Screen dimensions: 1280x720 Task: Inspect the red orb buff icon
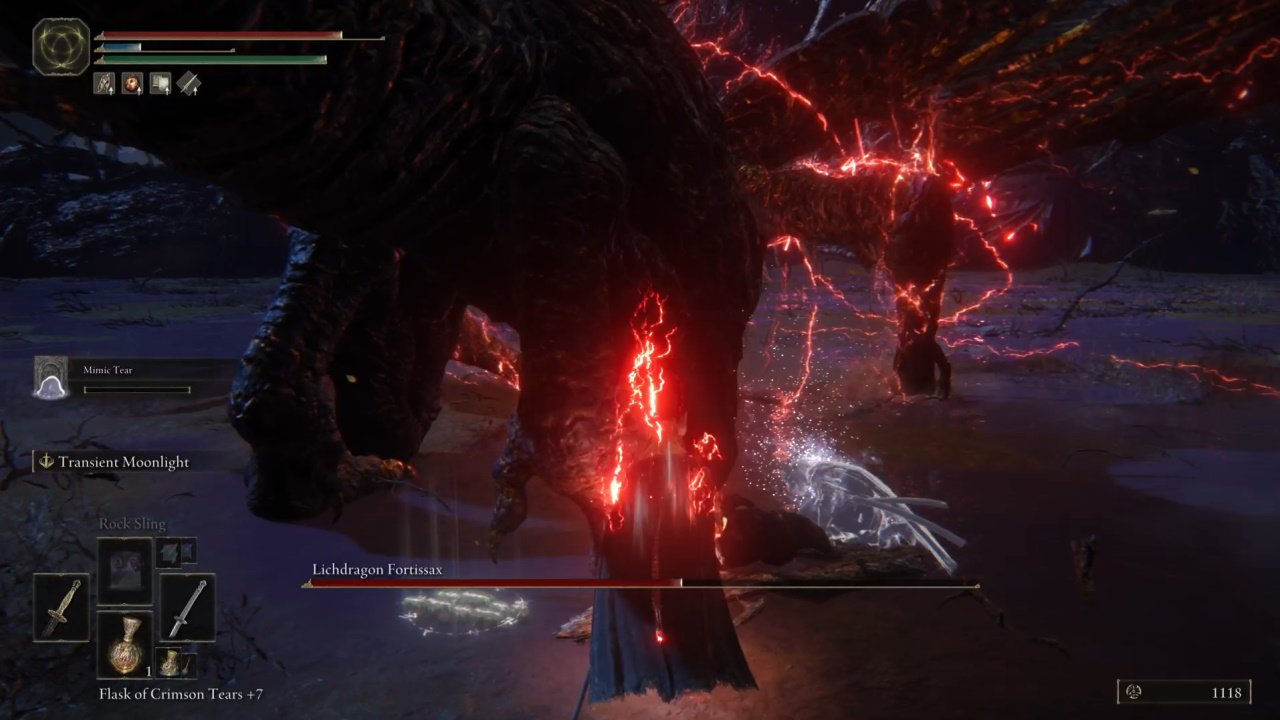click(x=132, y=84)
